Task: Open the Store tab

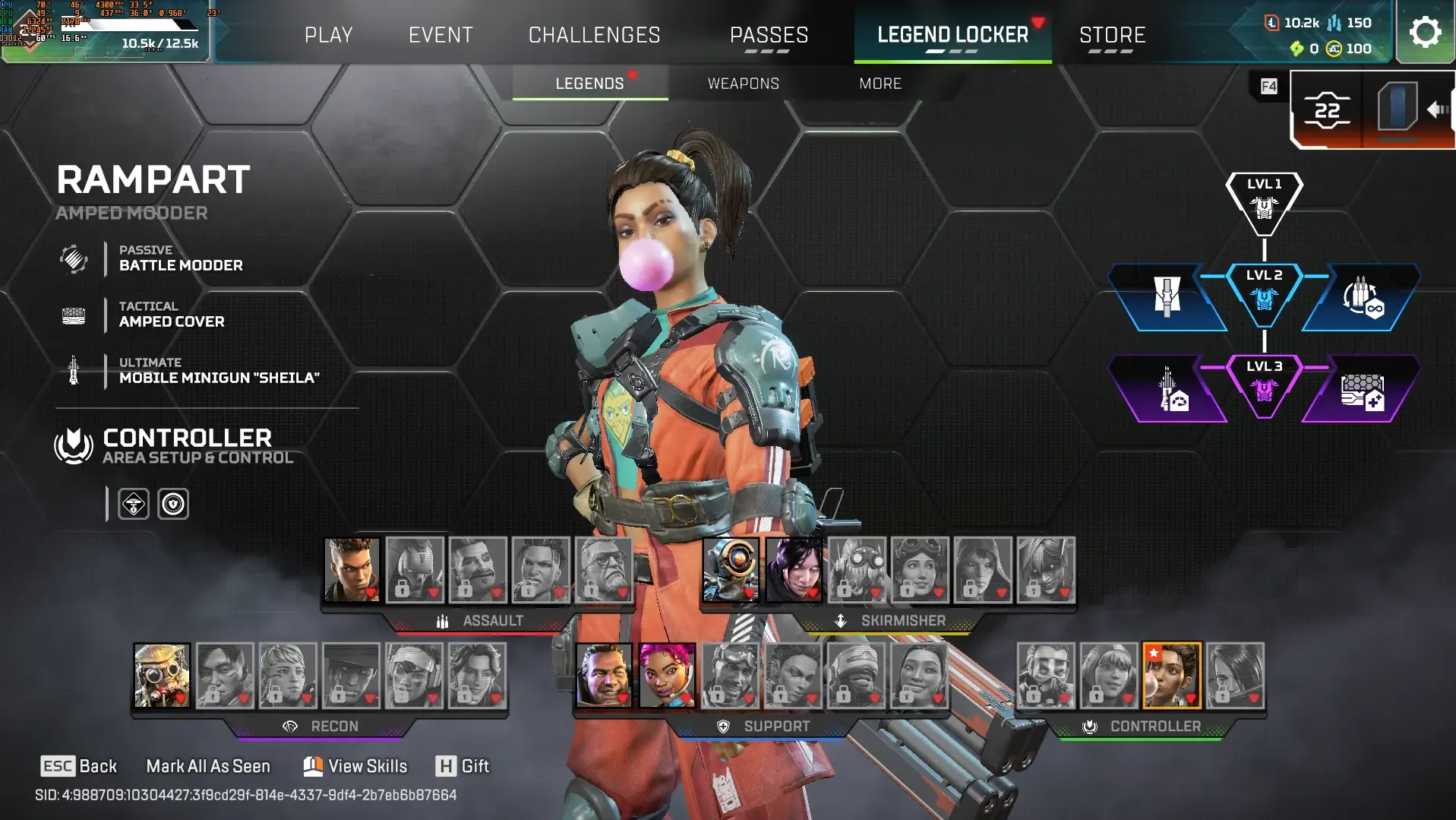Action: tap(1112, 35)
